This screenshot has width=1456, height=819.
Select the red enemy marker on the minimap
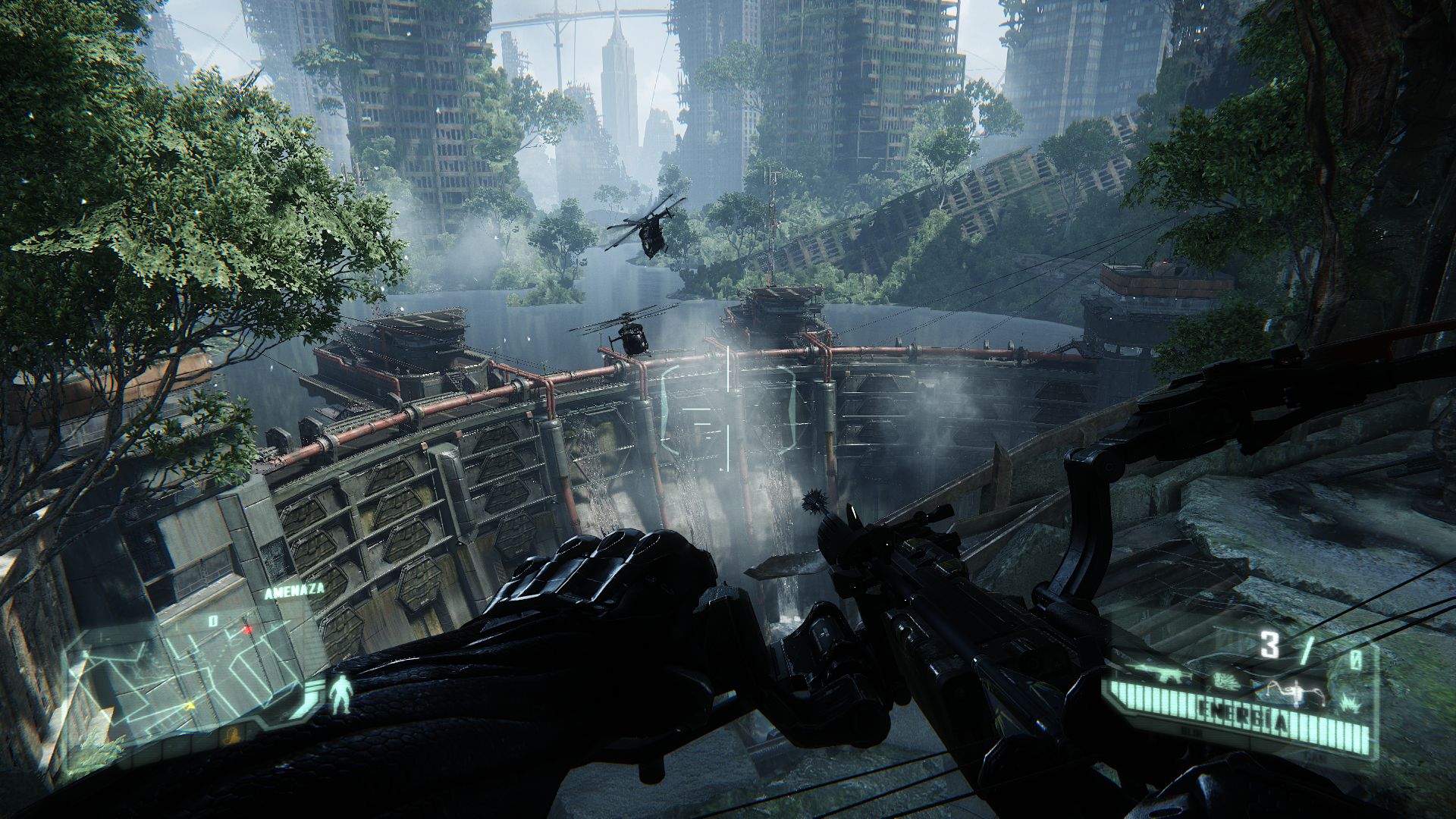[247, 629]
